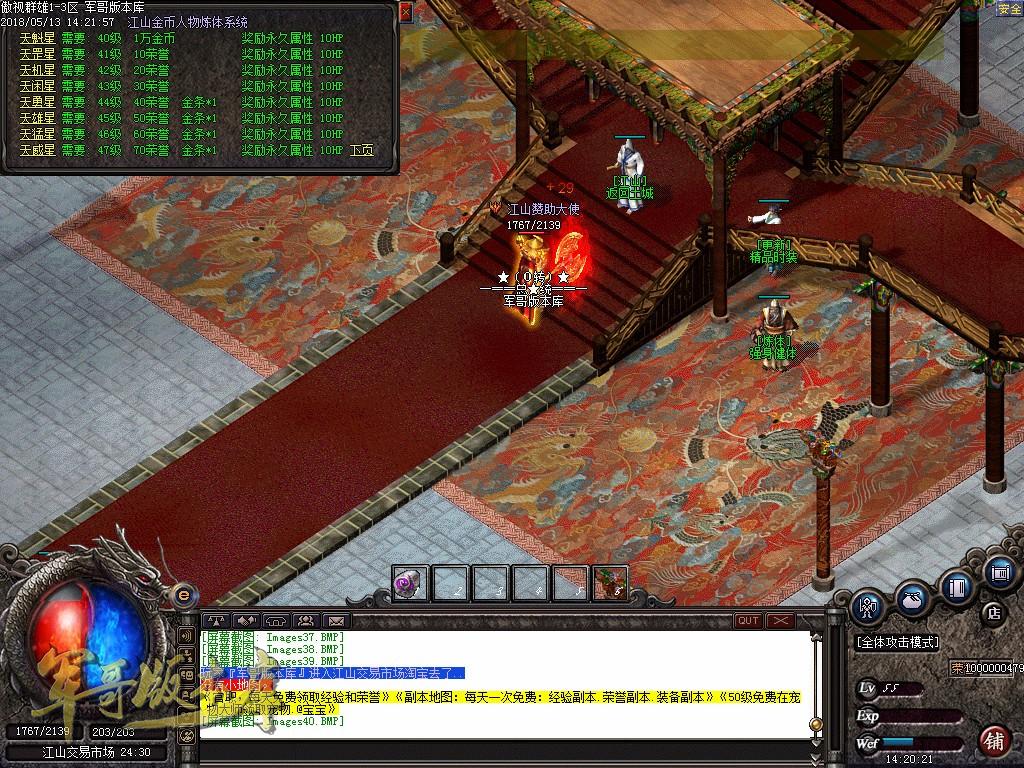Viewport: 1024px width, 768px height.
Task: Select the 天威星 training entry
Action: point(39,150)
